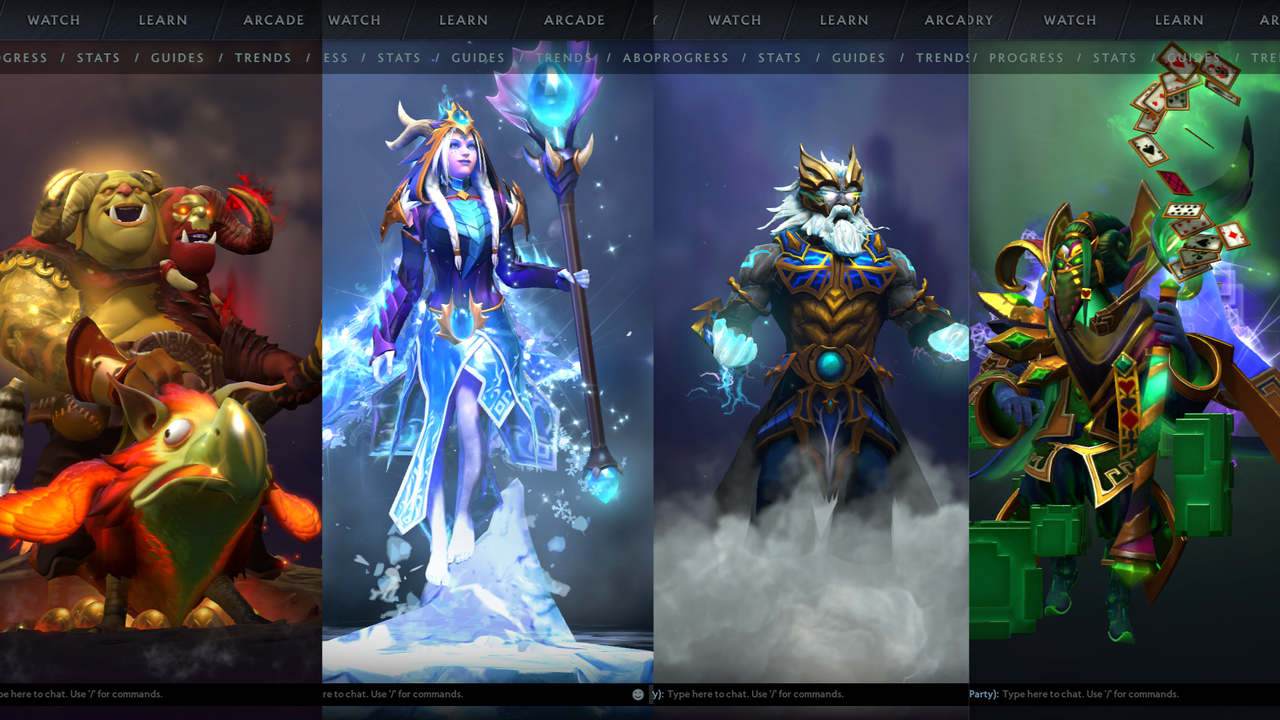The image size is (1280, 720).
Task: Open the ARCADE menu in the second panel
Action: (x=574, y=19)
